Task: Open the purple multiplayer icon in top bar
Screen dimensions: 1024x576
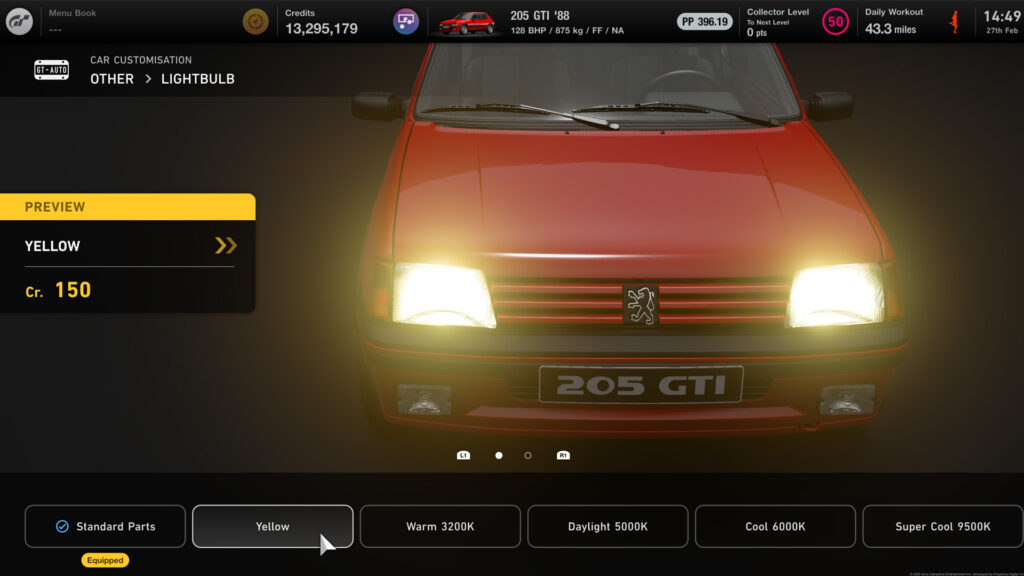Action: tap(405, 21)
